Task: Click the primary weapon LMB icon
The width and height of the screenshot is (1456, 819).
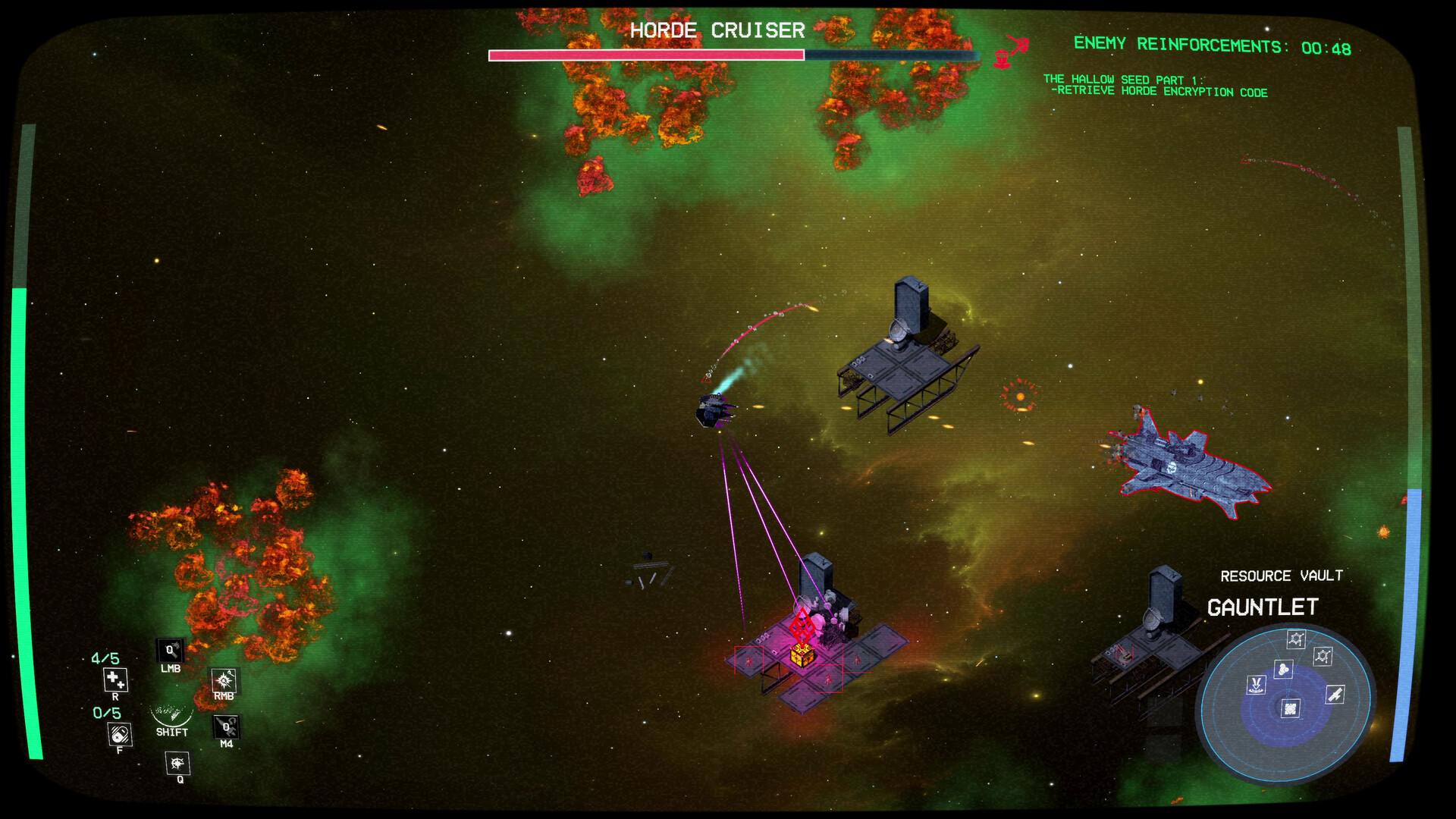Action: [x=171, y=651]
